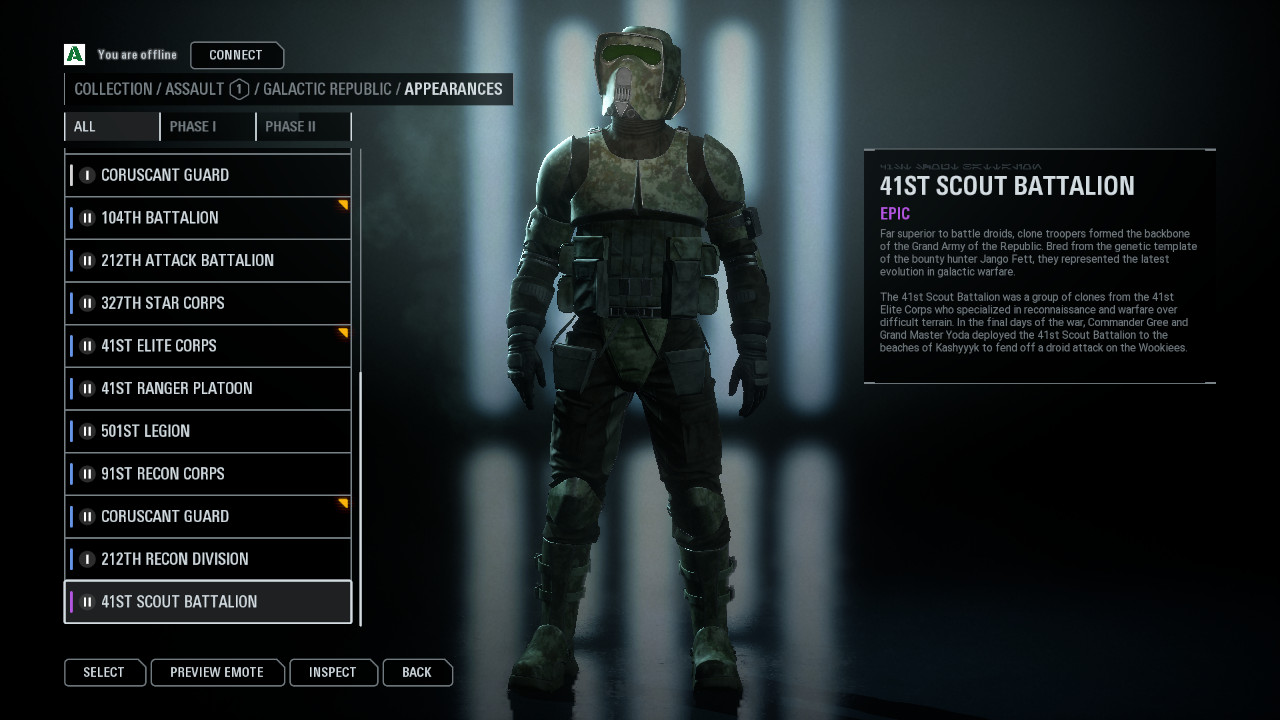Switch to the PHASE II tab
Image resolution: width=1280 pixels, height=720 pixels.
tap(303, 126)
